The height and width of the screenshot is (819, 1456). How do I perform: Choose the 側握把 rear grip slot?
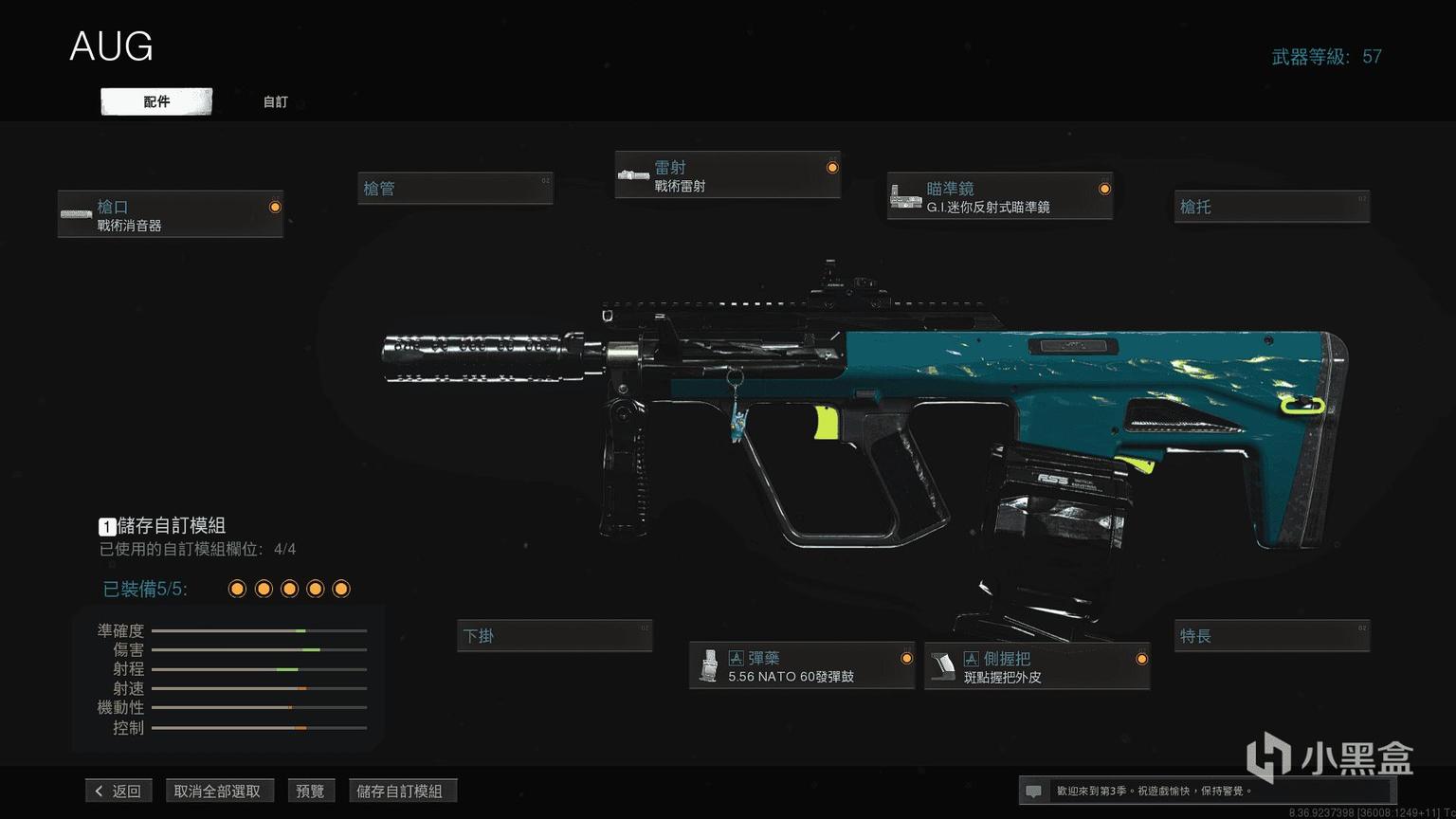pos(1037,666)
